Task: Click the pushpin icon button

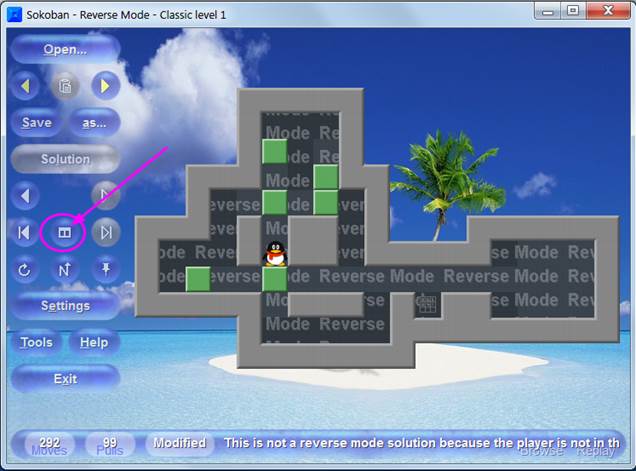Action: (x=105, y=269)
